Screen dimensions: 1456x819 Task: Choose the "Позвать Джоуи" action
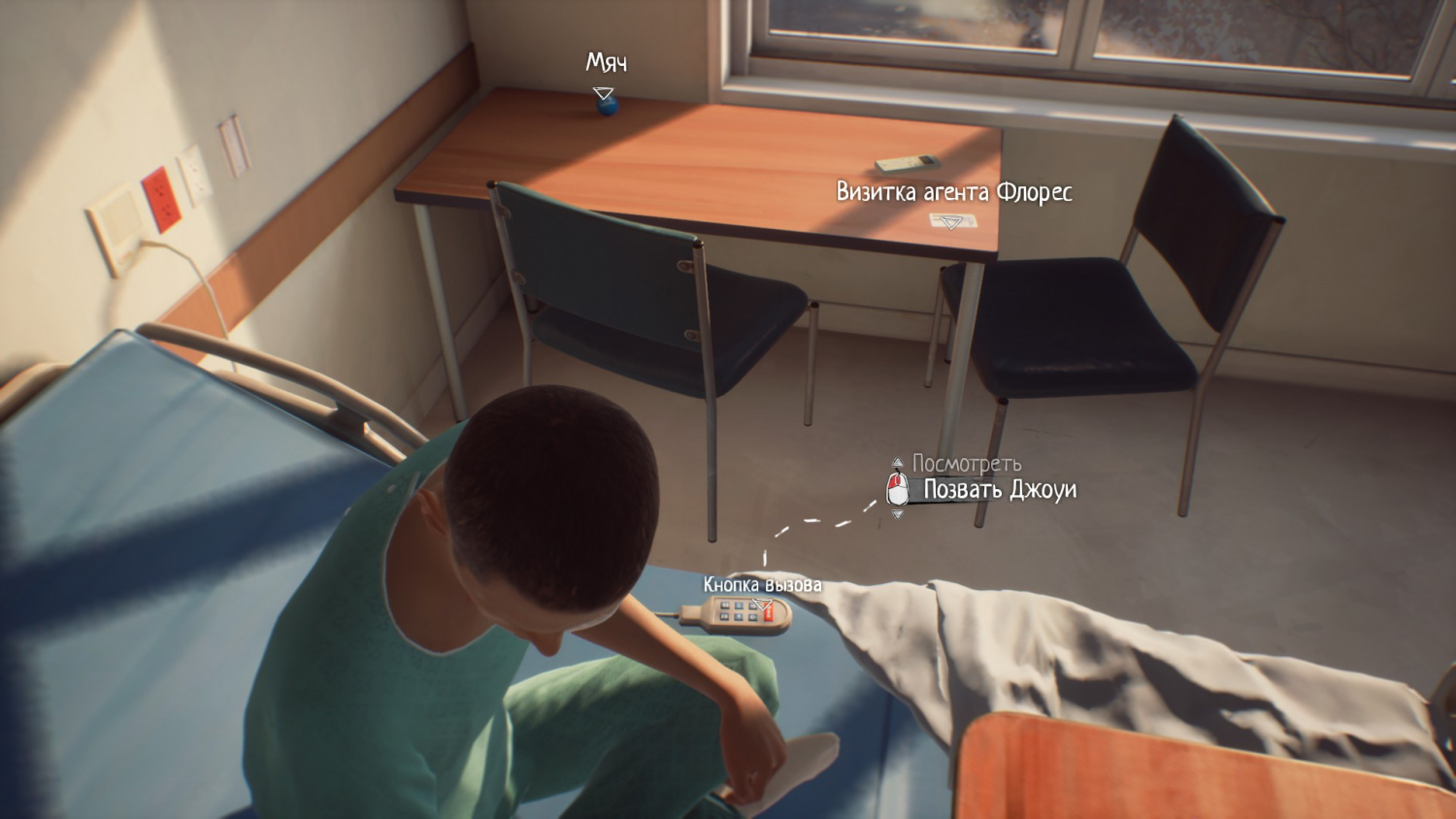[x=999, y=490]
